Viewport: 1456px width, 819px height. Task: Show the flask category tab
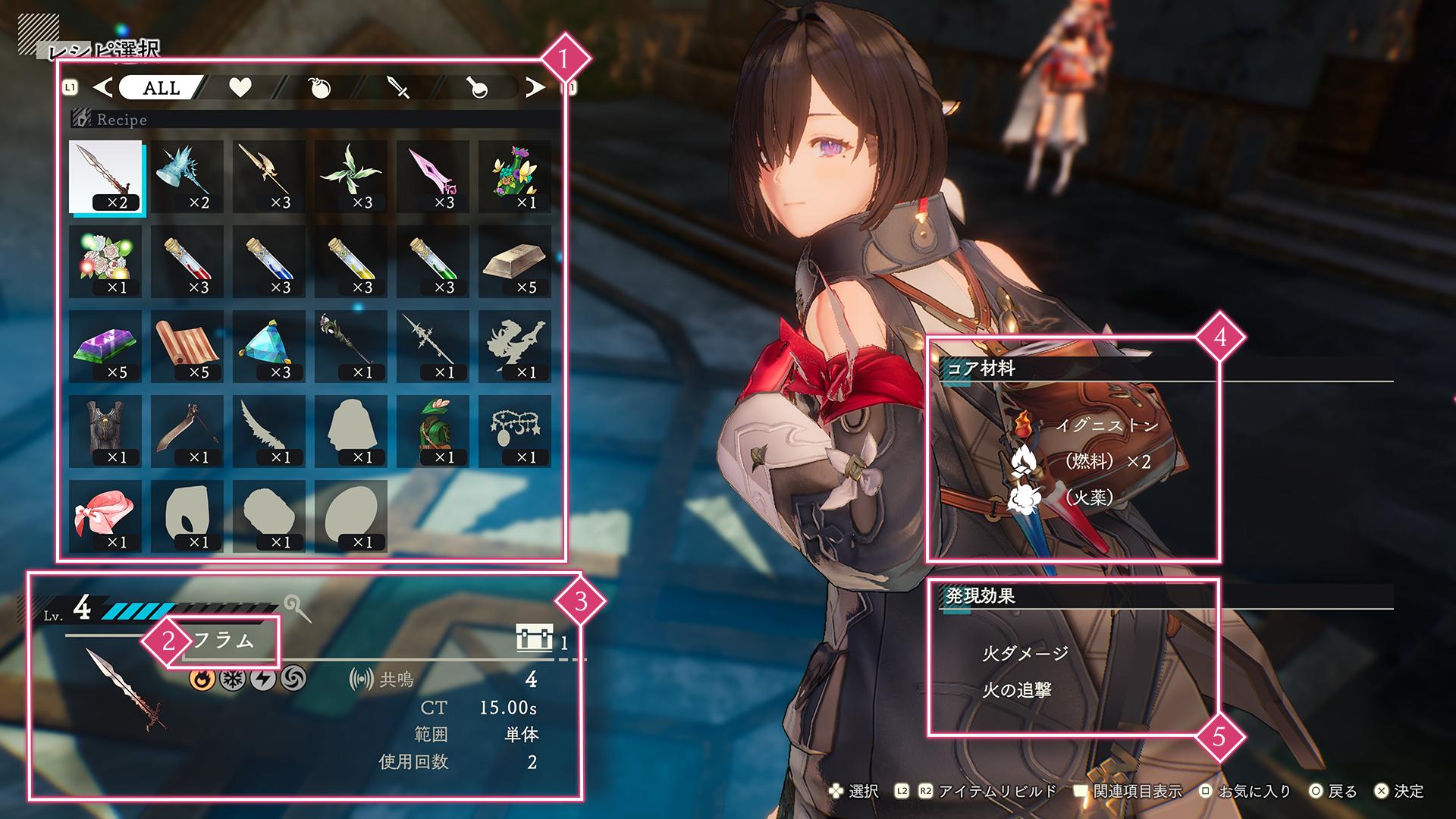478,88
